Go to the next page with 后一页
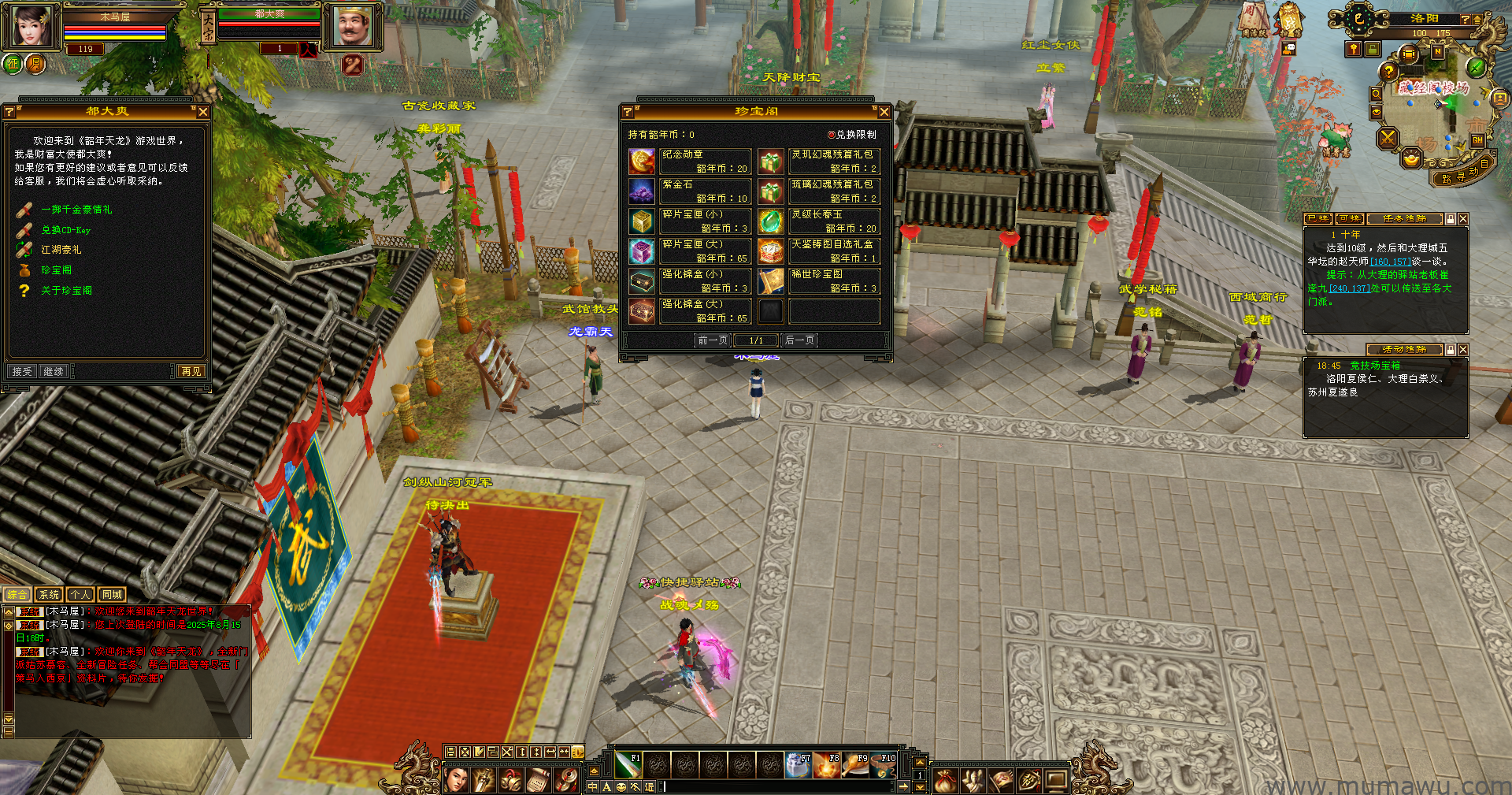 (800, 340)
